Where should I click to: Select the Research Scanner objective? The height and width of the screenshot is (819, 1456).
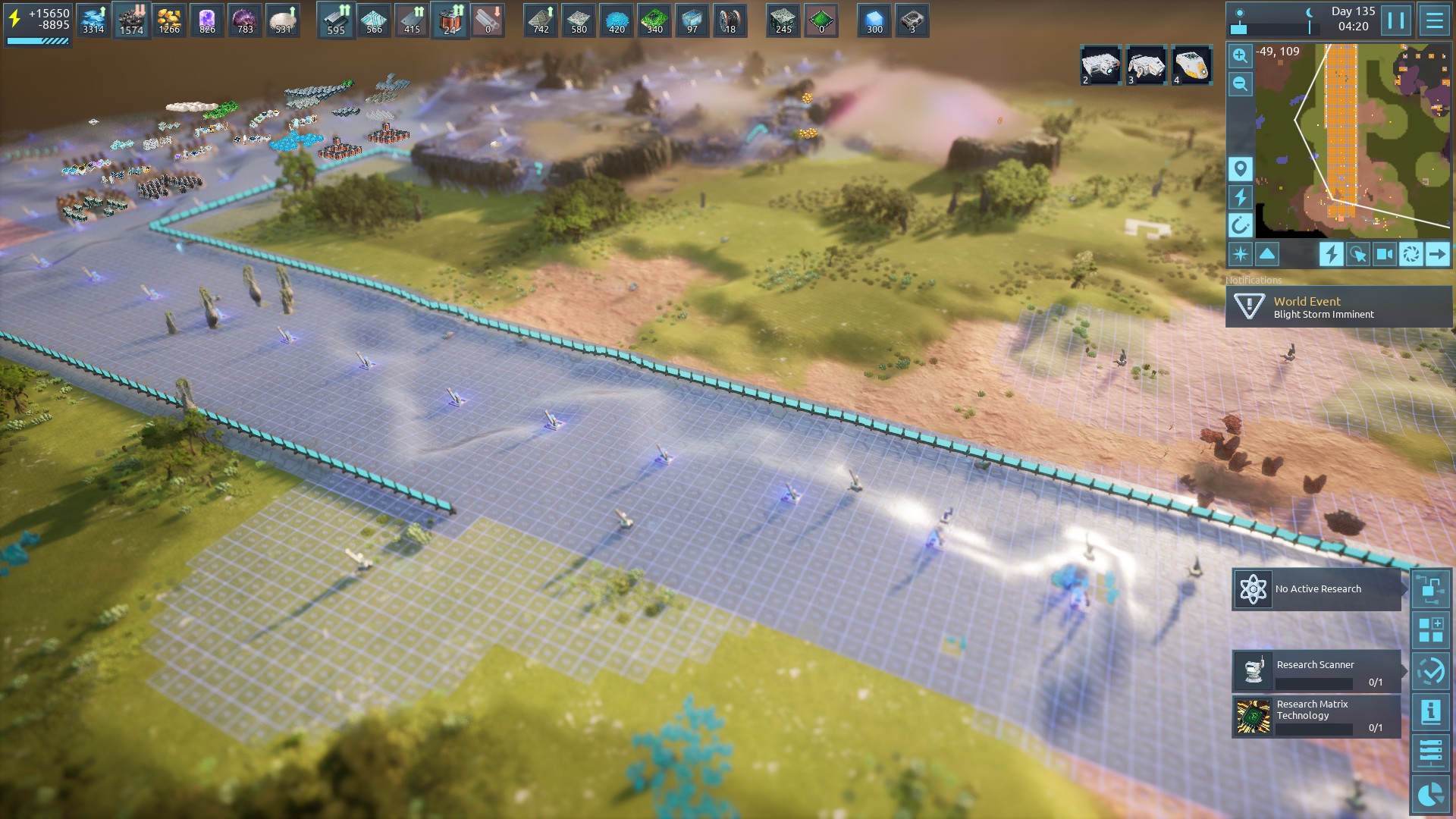[x=1316, y=671]
